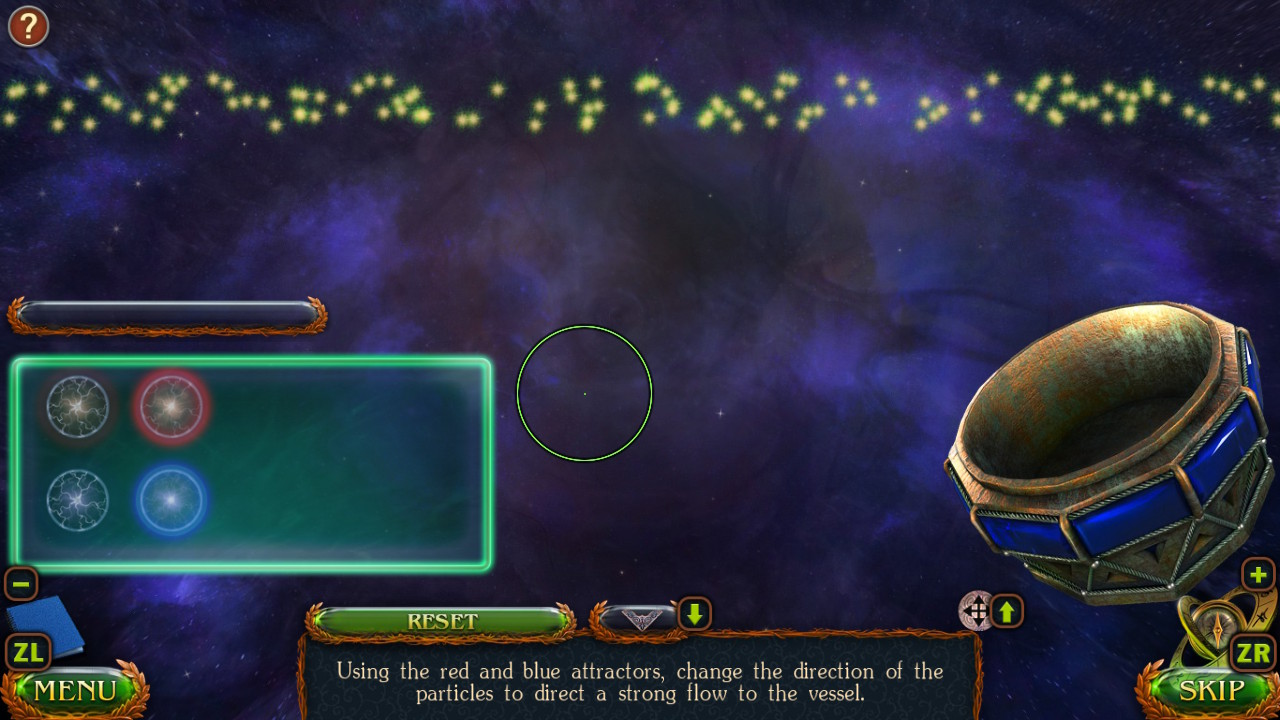The image size is (1280, 720).
Task: Click the green down arrow beside the hint meter
Action: click(694, 614)
